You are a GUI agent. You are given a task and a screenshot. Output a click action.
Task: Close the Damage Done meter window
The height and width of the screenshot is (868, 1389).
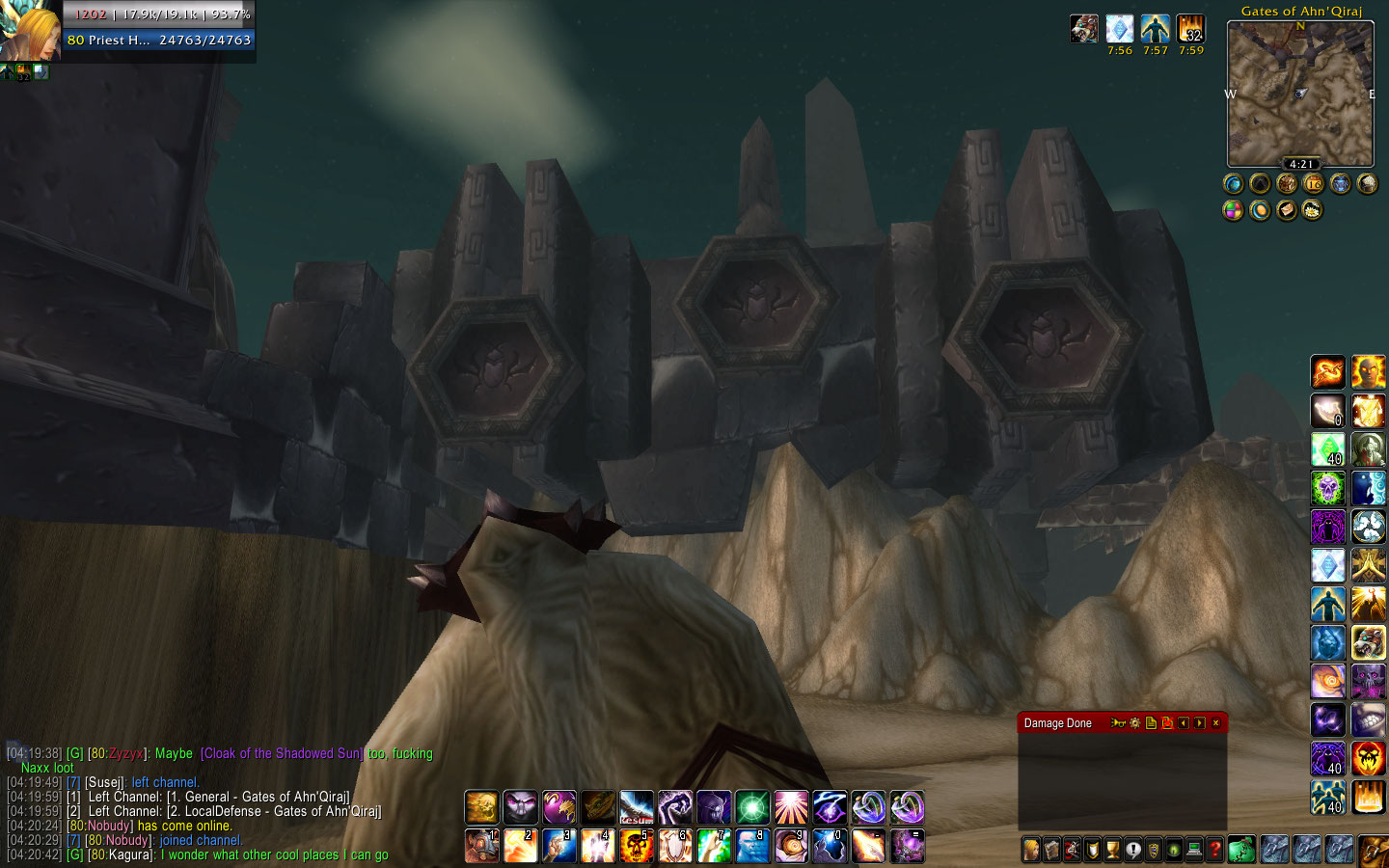(x=1215, y=723)
